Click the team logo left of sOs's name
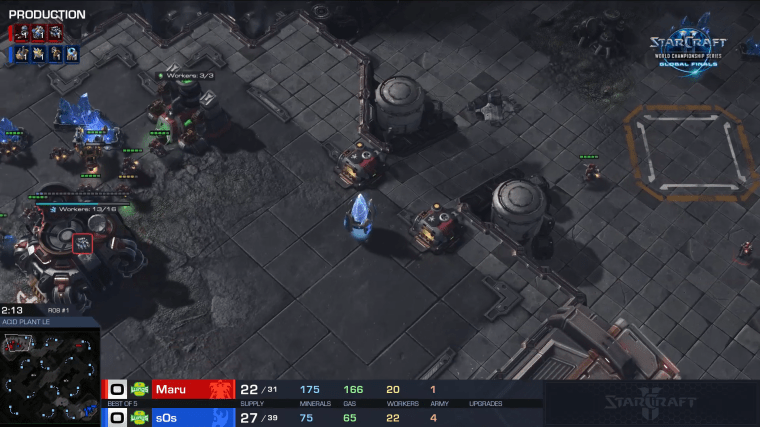 pyautogui.click(x=140, y=416)
